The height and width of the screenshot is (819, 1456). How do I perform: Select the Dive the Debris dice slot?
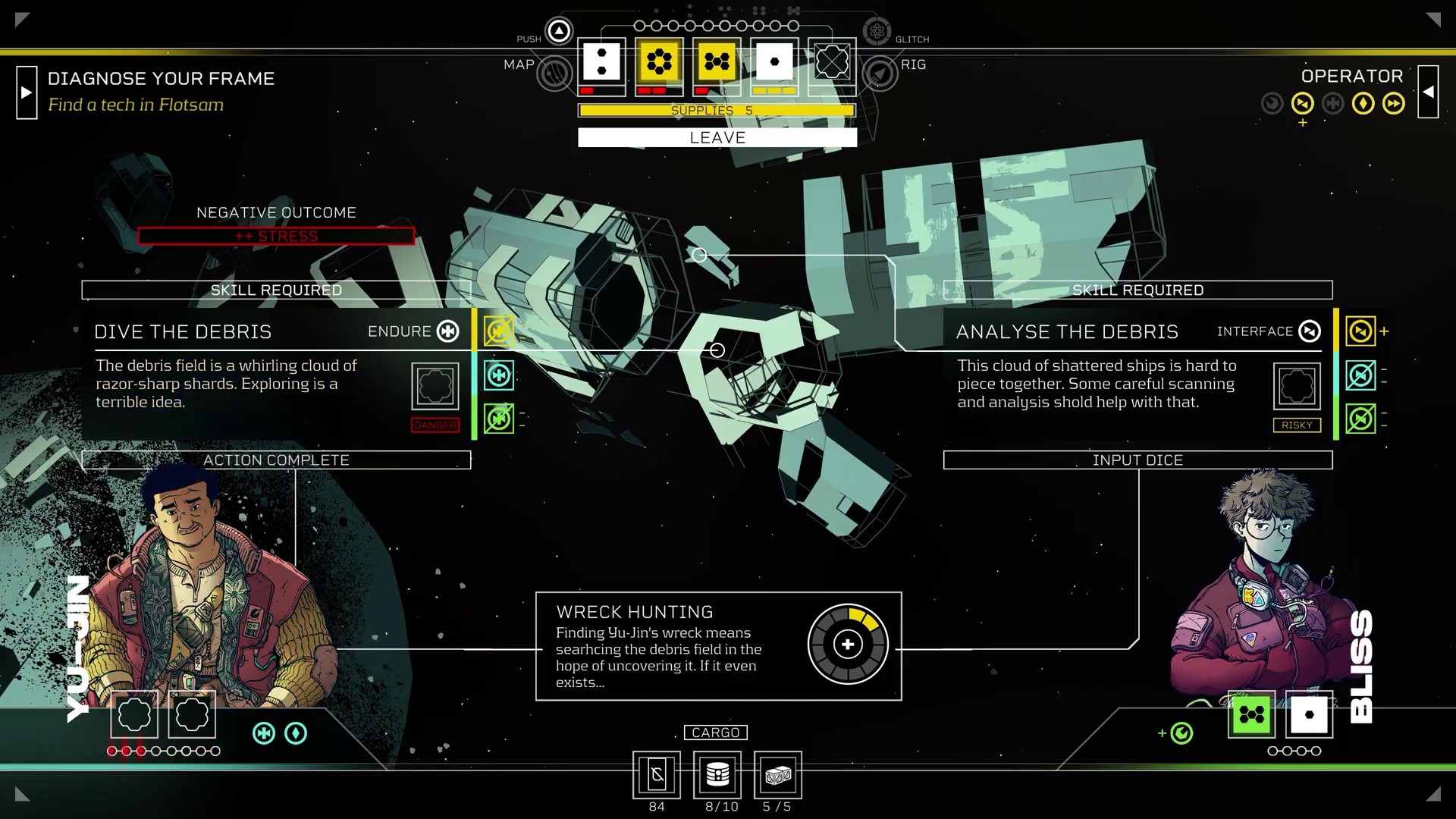point(435,386)
